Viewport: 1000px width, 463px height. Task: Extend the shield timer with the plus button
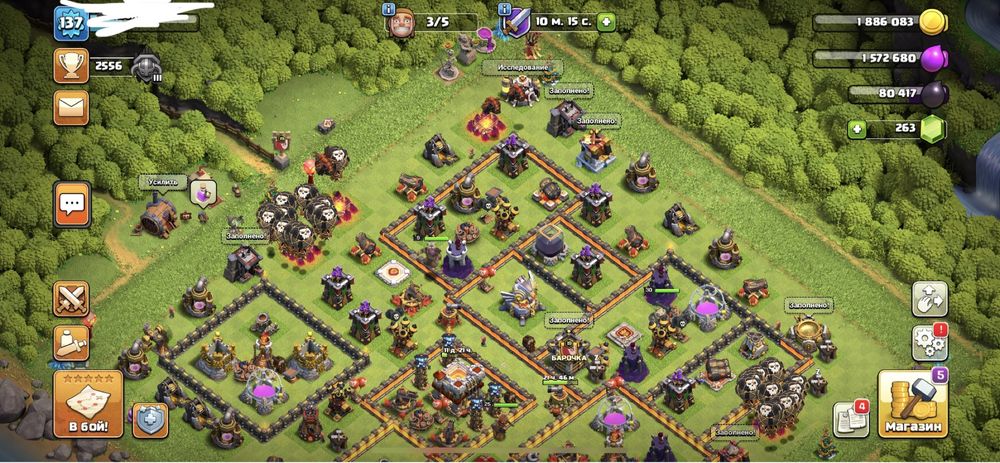(606, 22)
